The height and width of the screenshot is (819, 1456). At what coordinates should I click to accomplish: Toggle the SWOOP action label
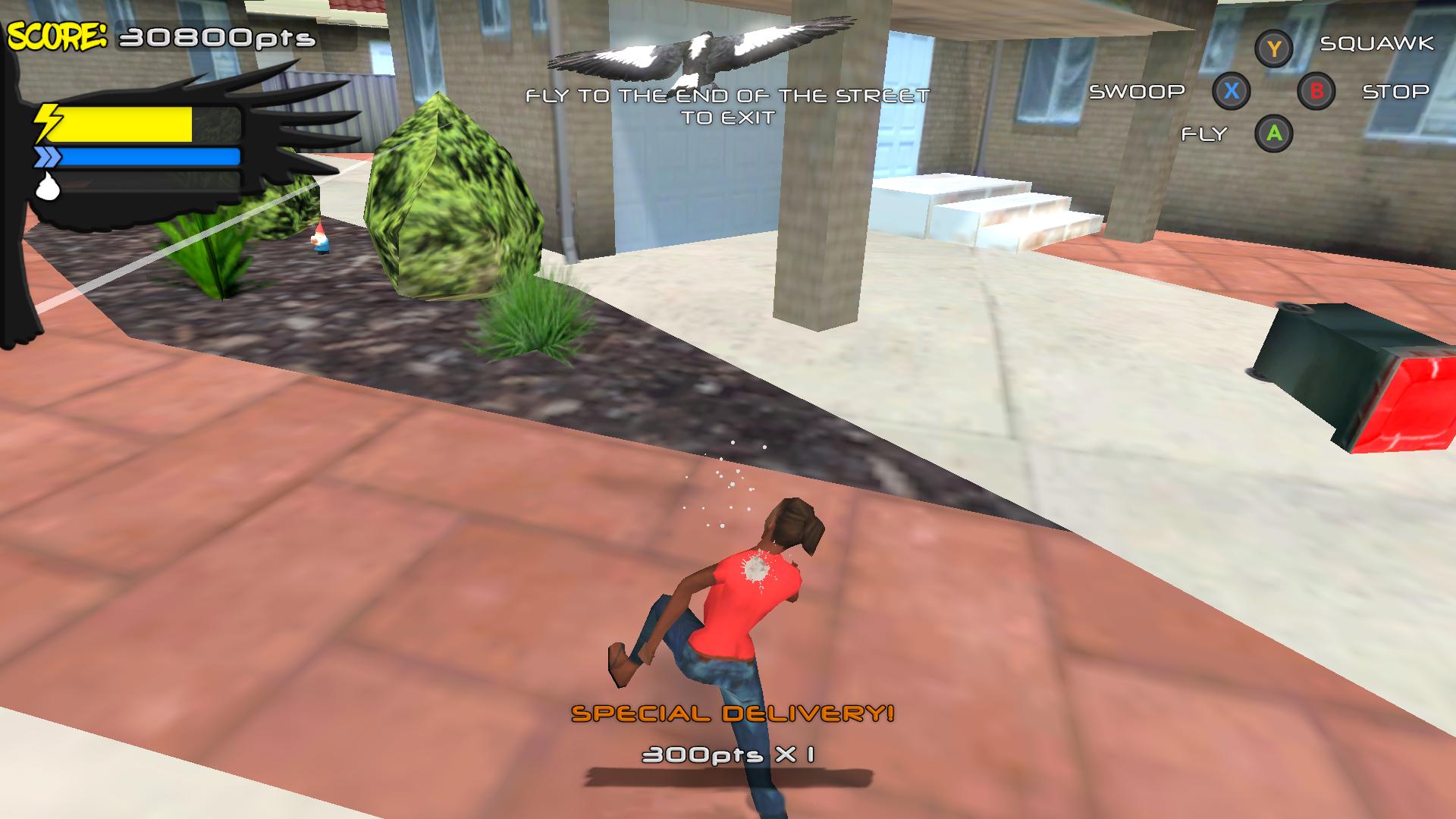[x=1136, y=91]
